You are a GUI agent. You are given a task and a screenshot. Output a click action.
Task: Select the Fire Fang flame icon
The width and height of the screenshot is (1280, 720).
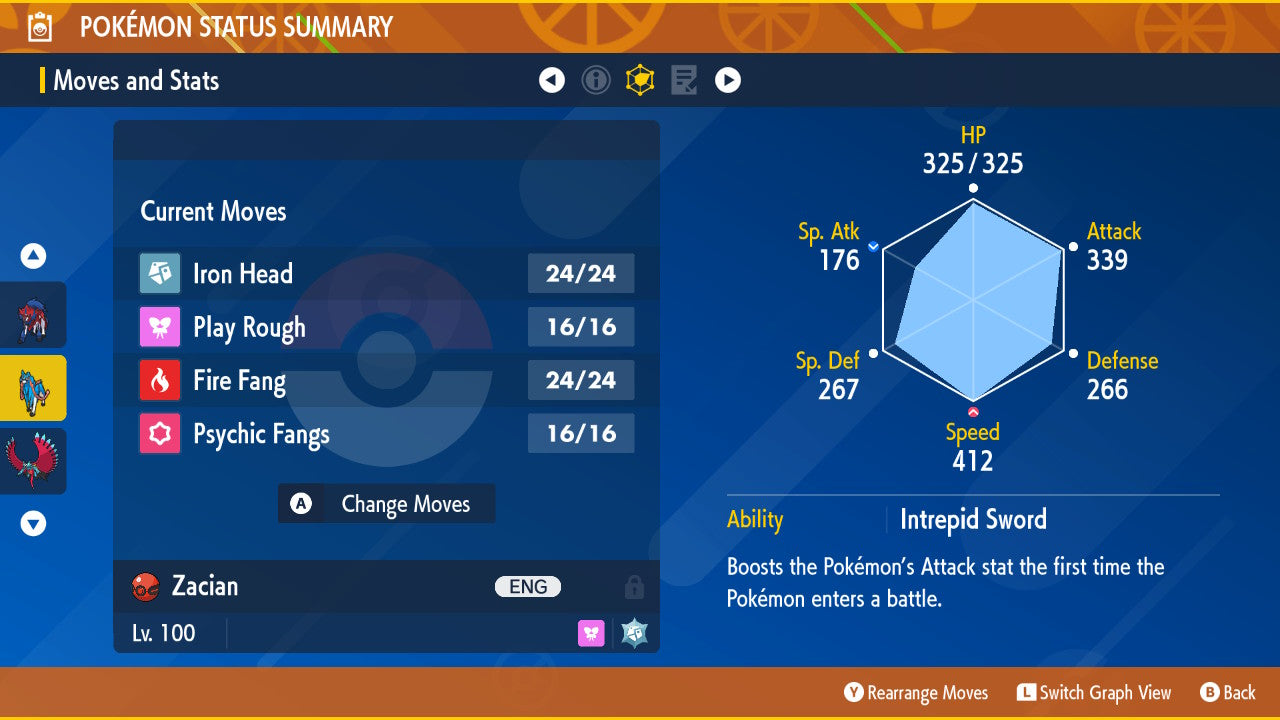coord(160,380)
